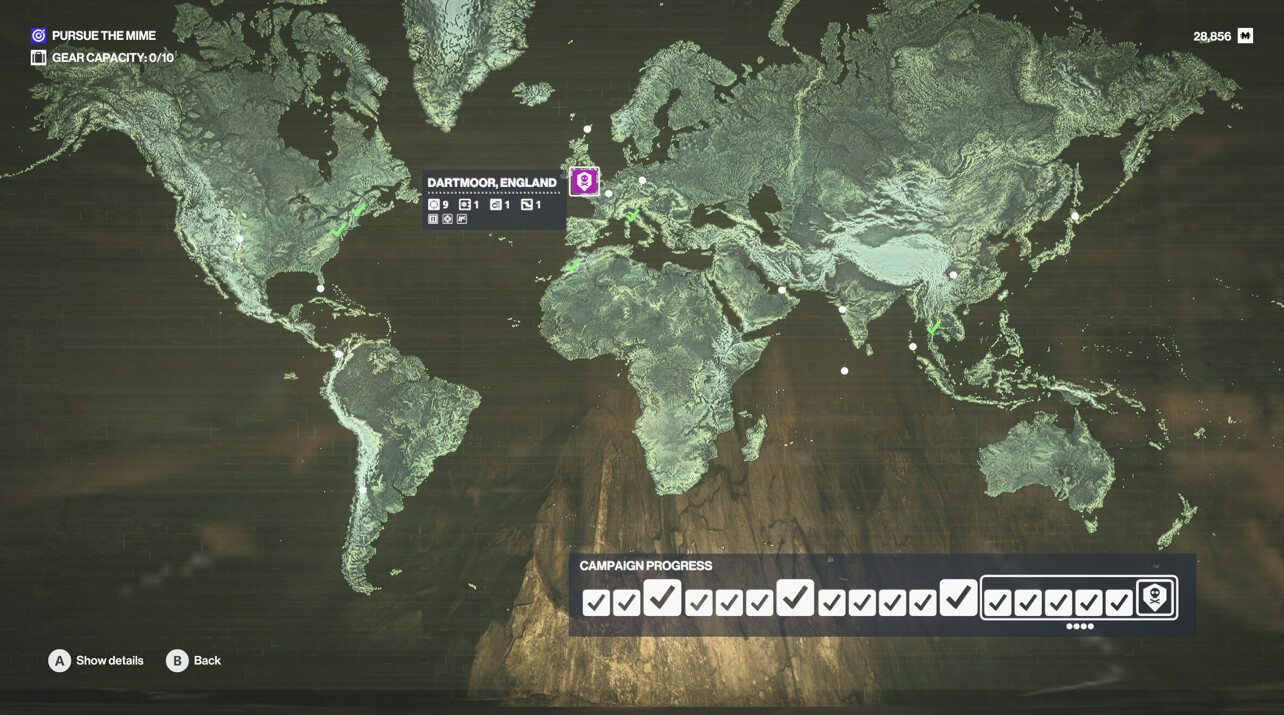Select the map marker in central China

pyautogui.click(x=953, y=275)
